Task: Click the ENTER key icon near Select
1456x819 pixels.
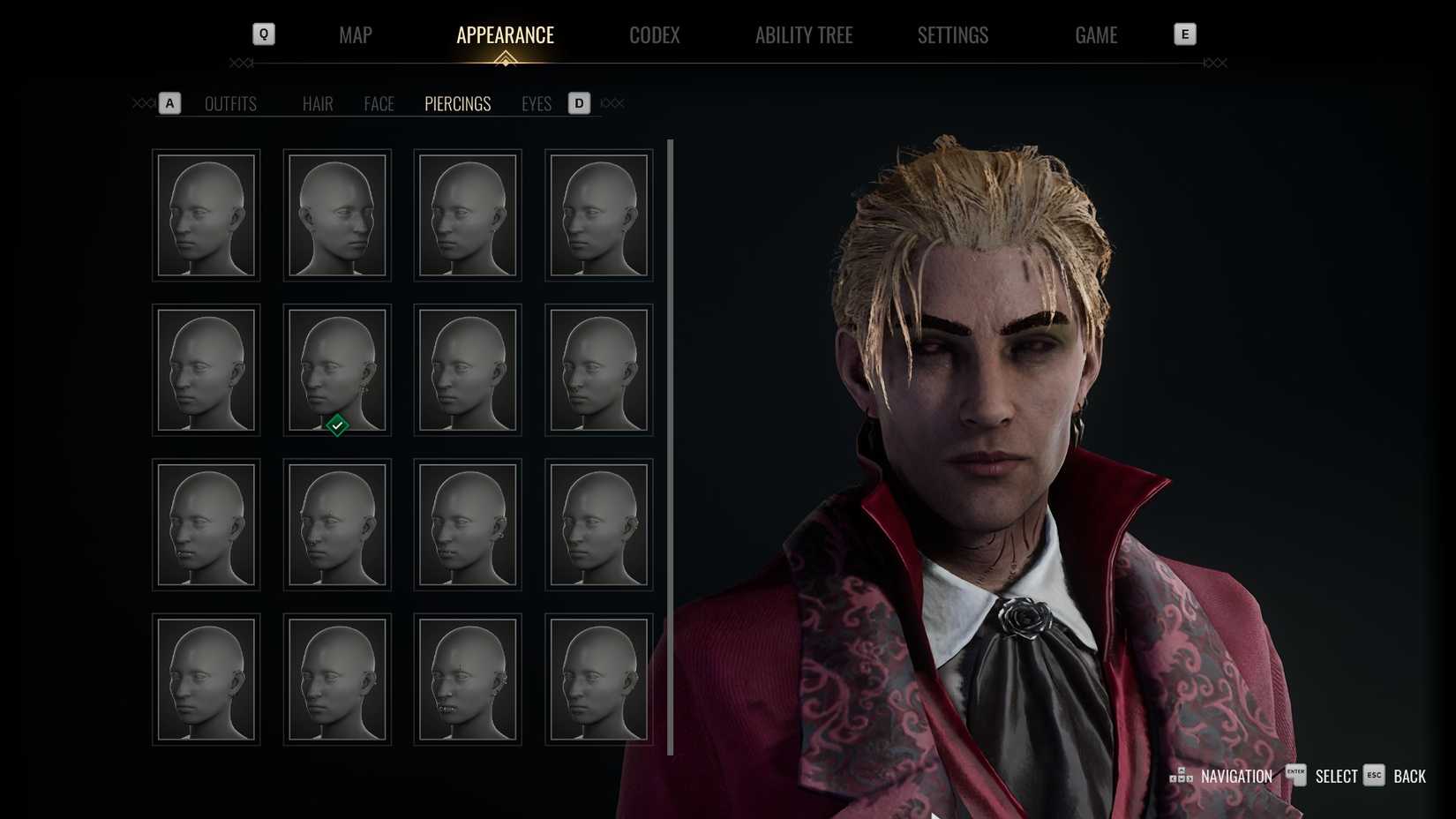Action: (1295, 776)
